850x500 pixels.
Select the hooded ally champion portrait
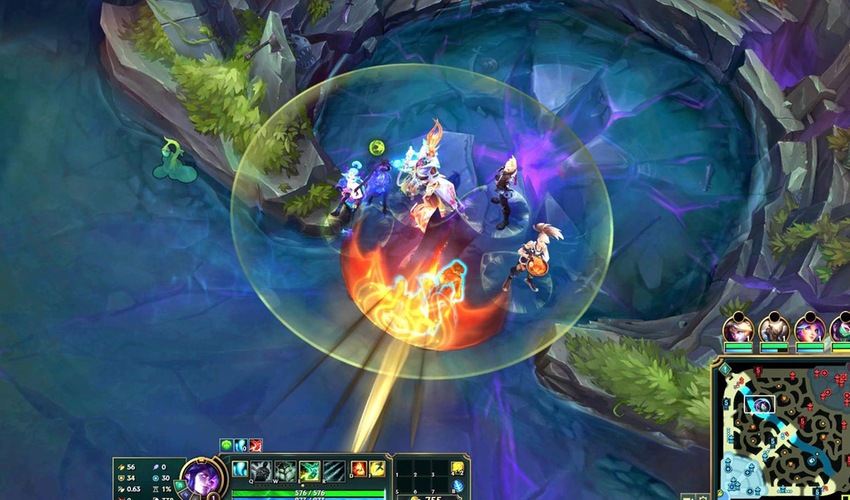click(773, 328)
